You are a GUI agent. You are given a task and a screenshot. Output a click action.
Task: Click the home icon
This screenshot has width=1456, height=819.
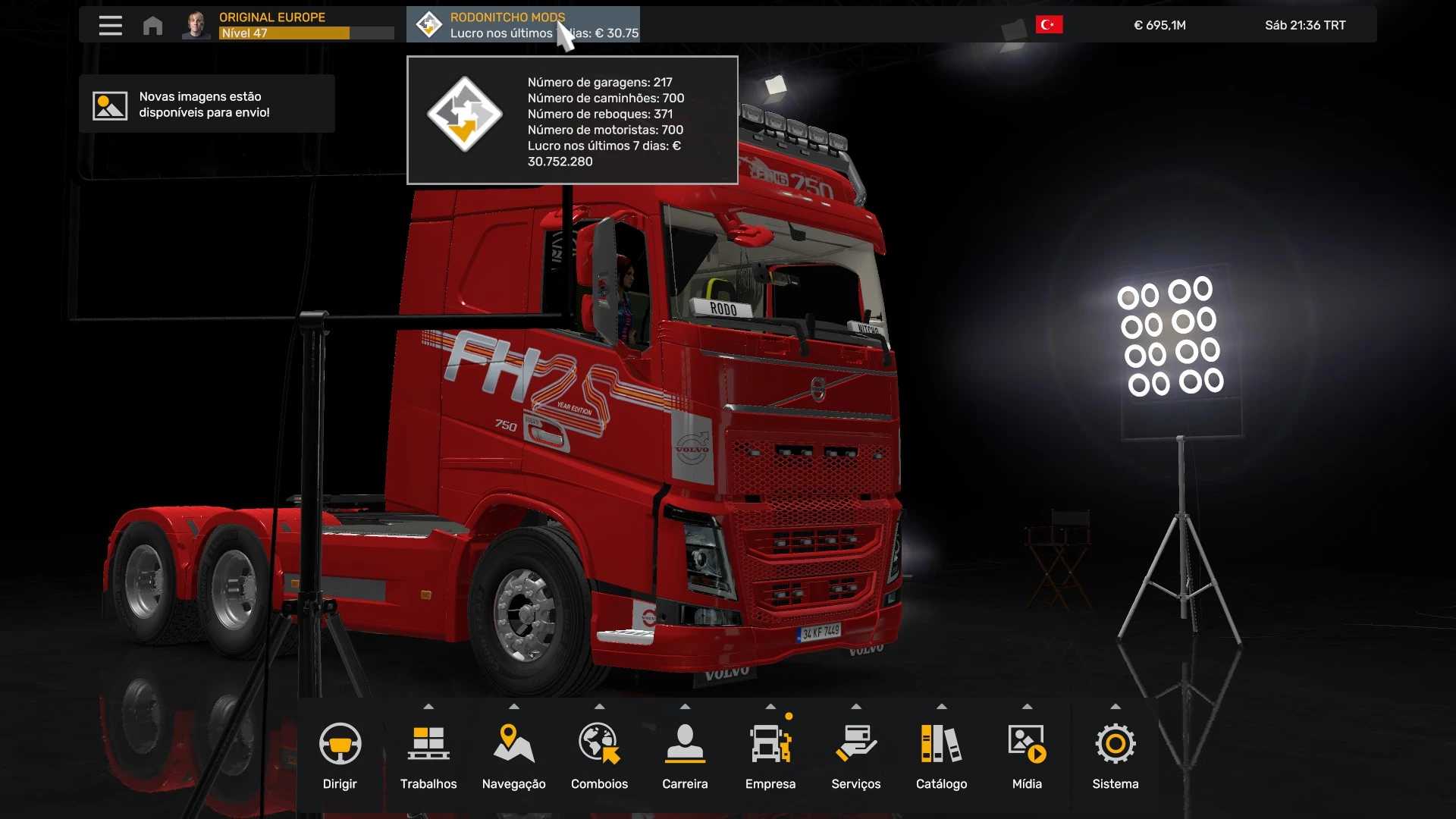[x=152, y=25]
